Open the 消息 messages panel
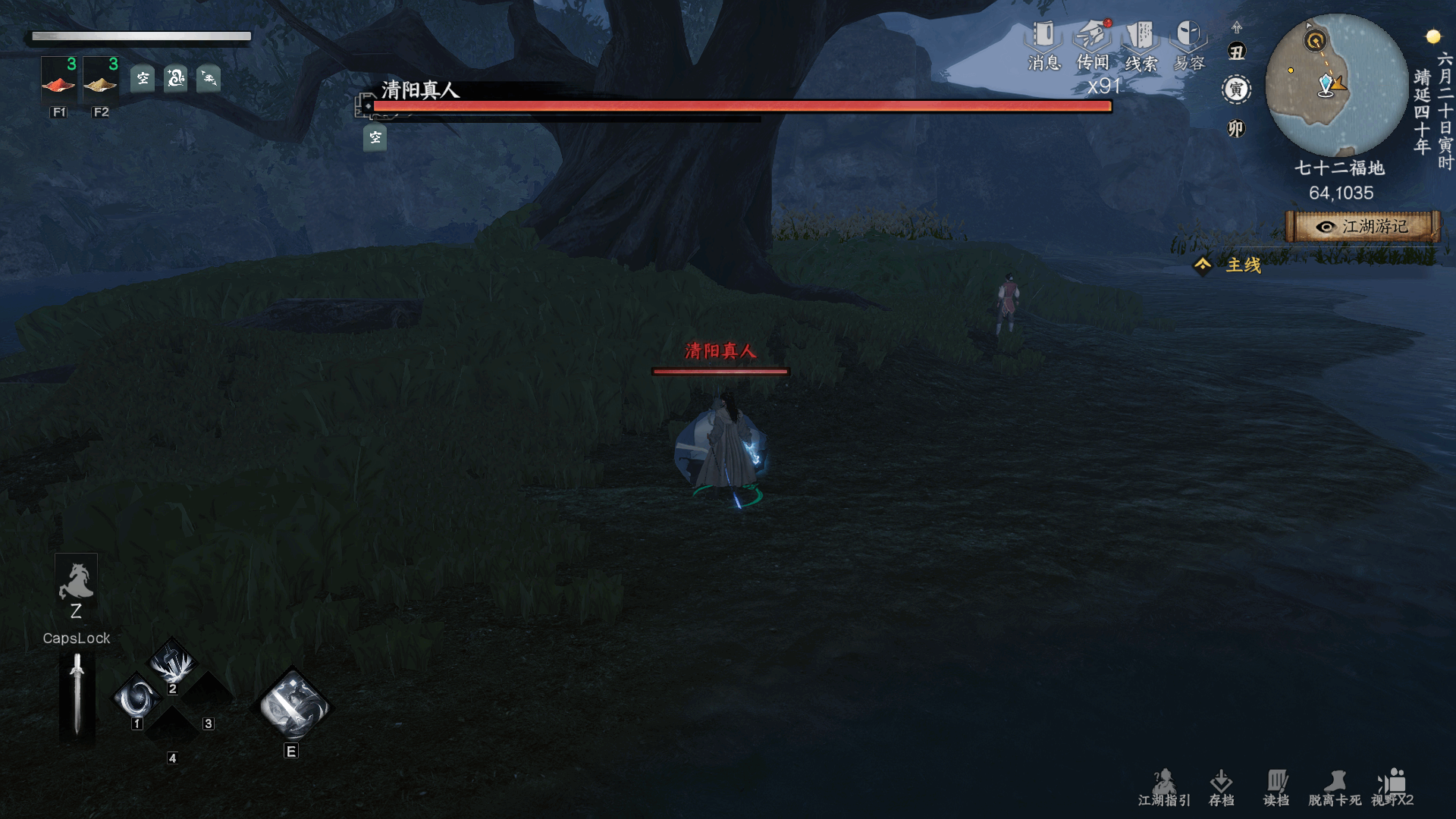The width and height of the screenshot is (1456, 819). (1043, 45)
